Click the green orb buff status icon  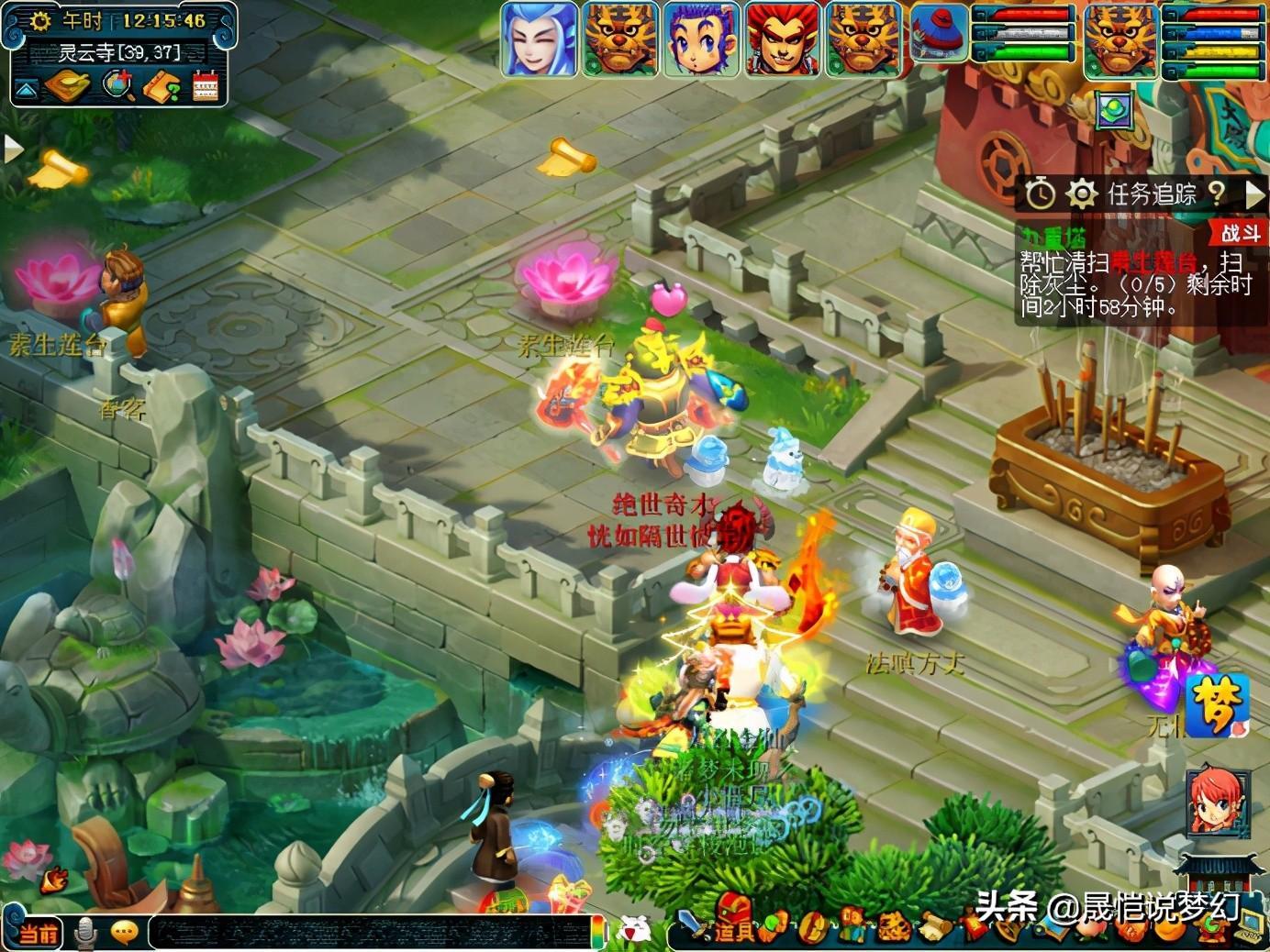(x=1115, y=110)
